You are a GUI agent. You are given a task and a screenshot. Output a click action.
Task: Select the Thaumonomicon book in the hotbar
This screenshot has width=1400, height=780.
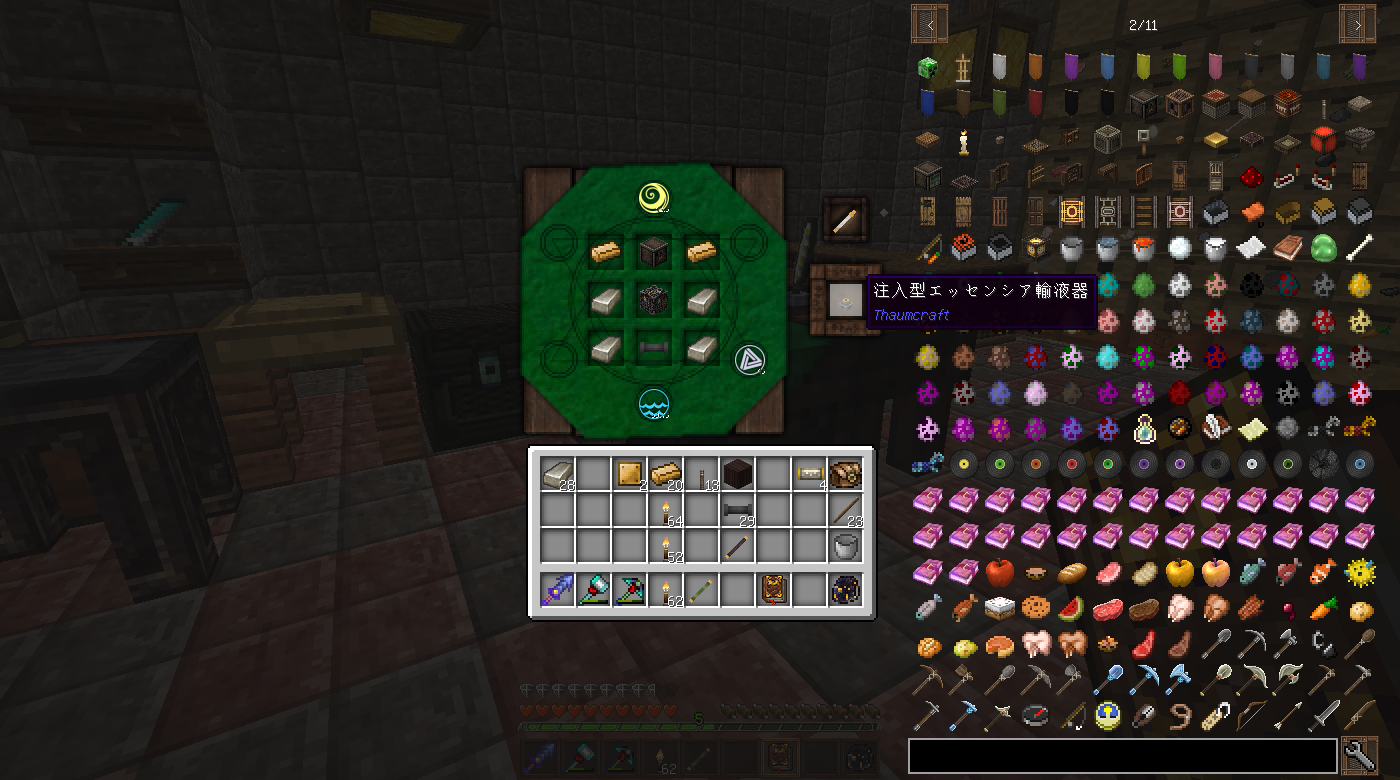click(x=773, y=590)
